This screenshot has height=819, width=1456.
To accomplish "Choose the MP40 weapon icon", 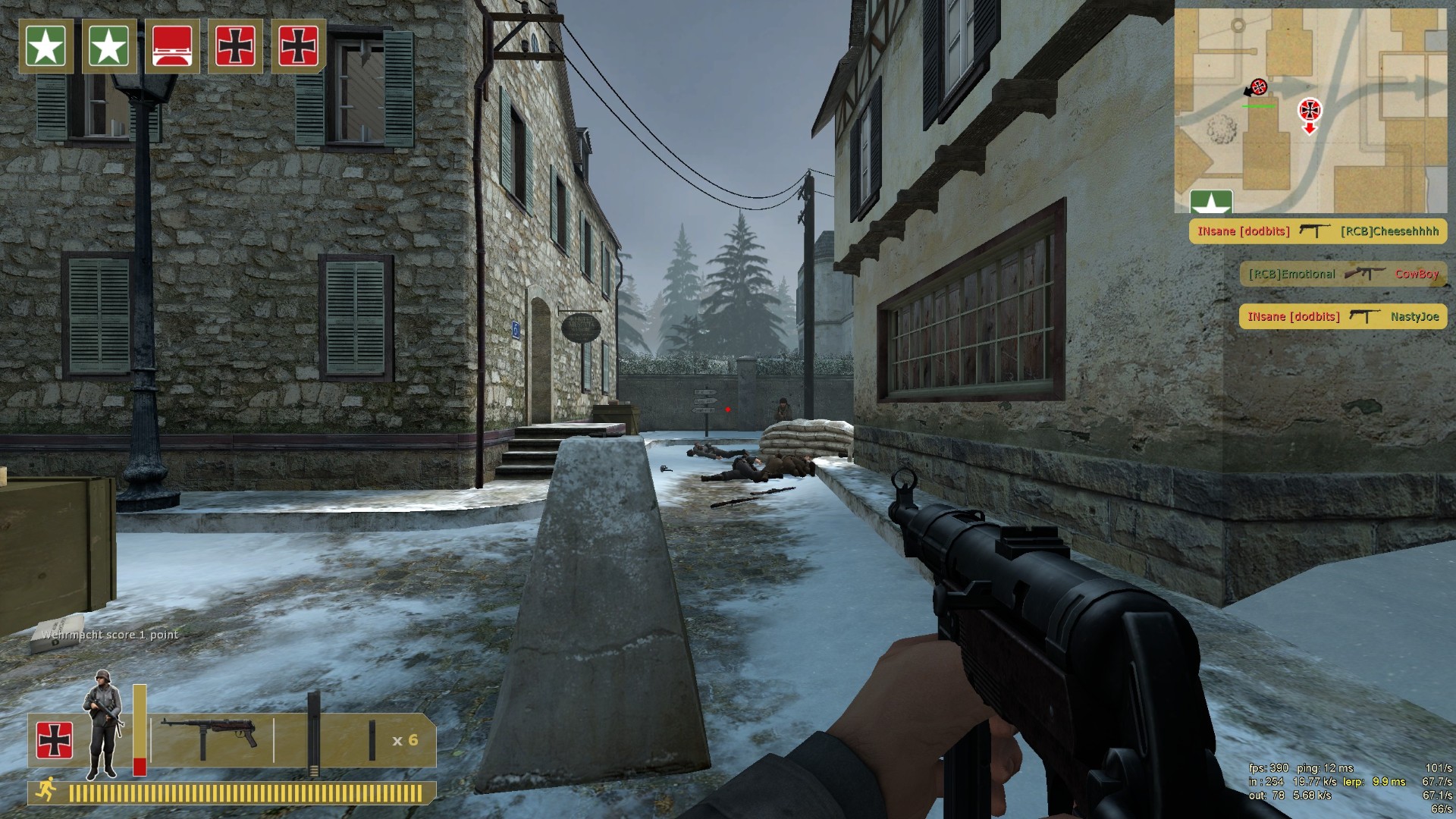I will 209,736.
